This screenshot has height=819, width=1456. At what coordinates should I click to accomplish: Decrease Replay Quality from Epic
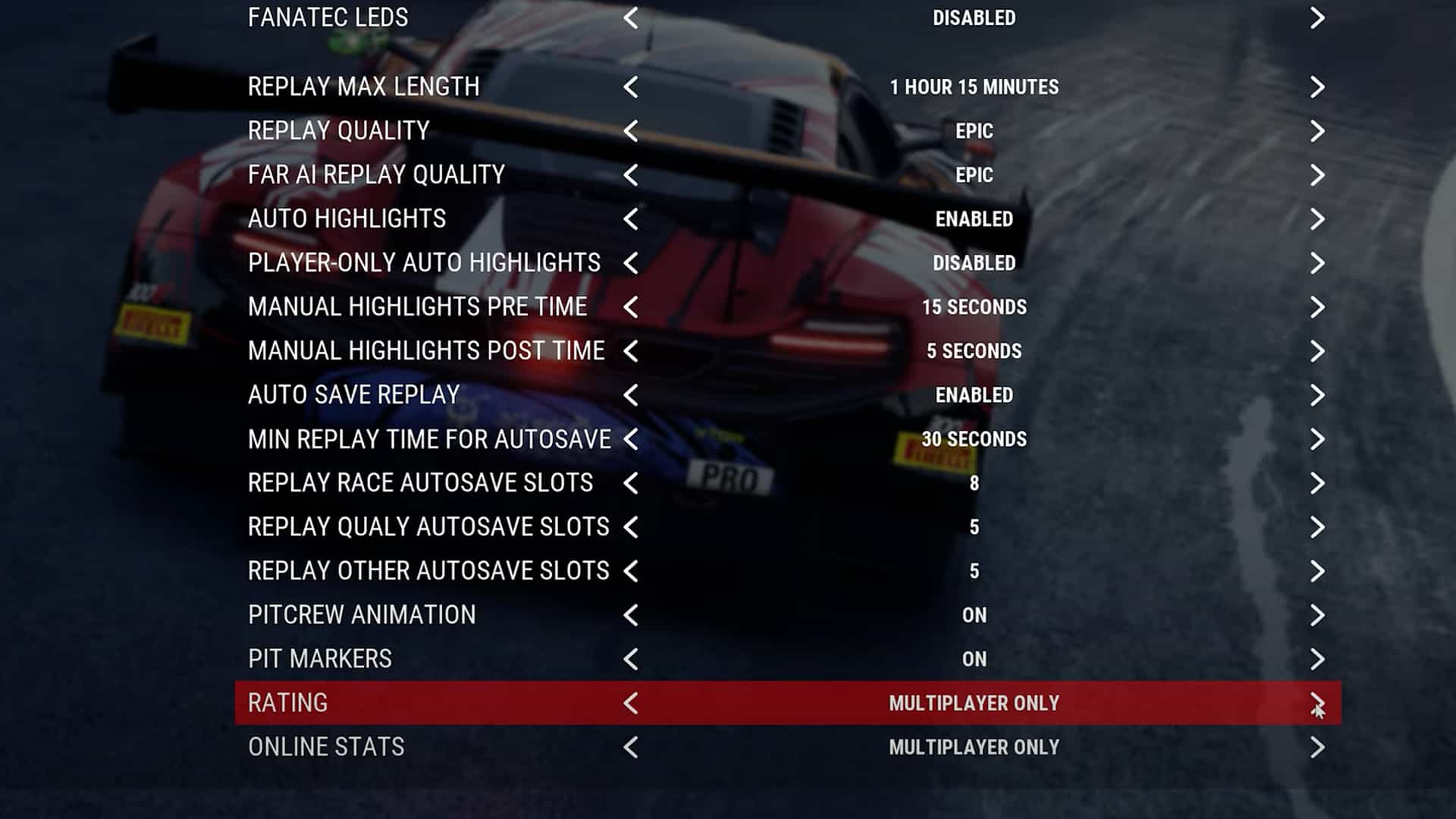click(632, 130)
